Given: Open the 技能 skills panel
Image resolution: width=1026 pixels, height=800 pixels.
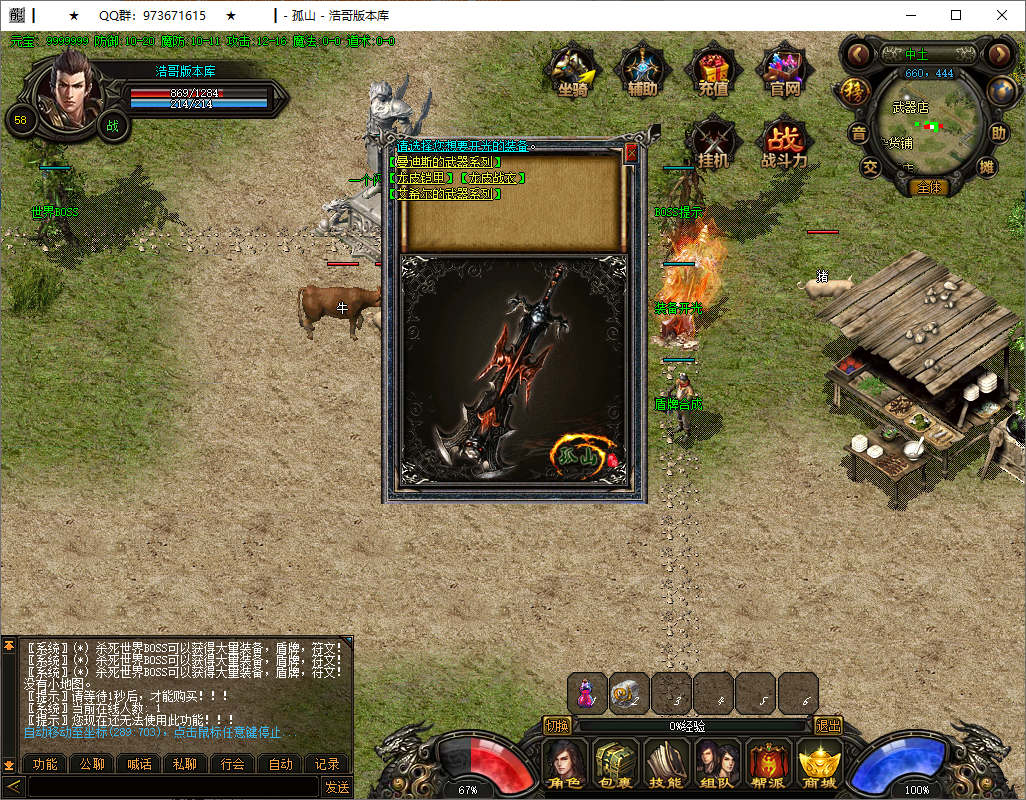Looking at the screenshot, I should coord(665,765).
